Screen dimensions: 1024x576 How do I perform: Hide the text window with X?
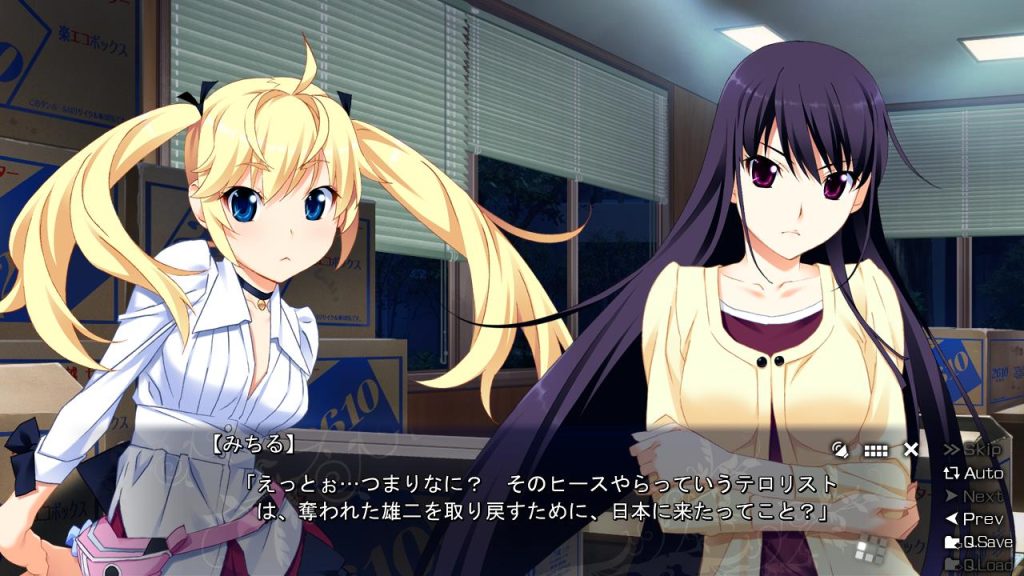click(x=911, y=450)
